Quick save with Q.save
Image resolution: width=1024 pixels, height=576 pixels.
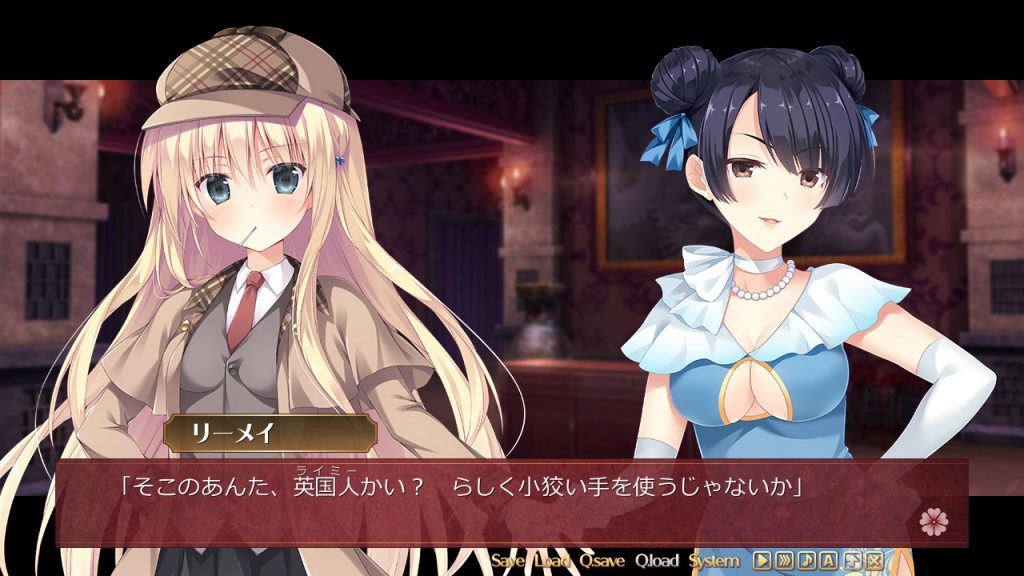tap(602, 561)
